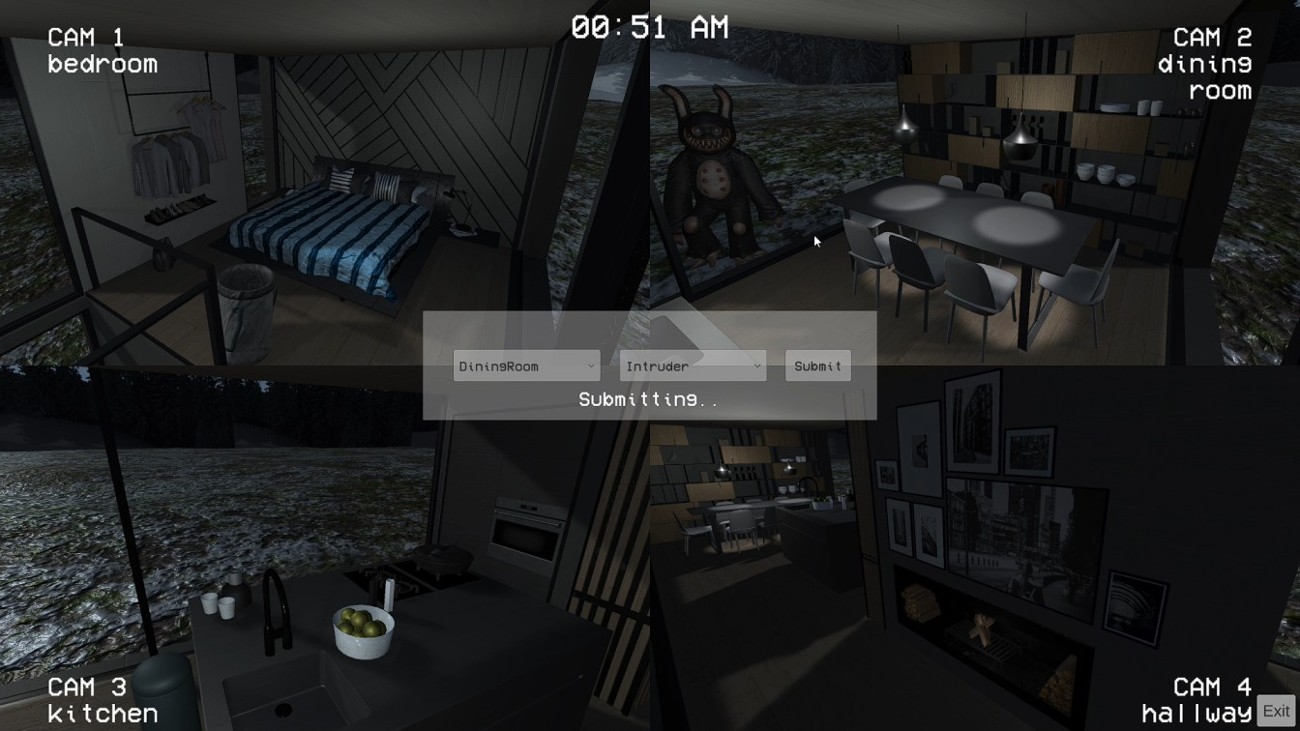
Task: Open the Intruder anomaly type dropdown
Action: [691, 366]
